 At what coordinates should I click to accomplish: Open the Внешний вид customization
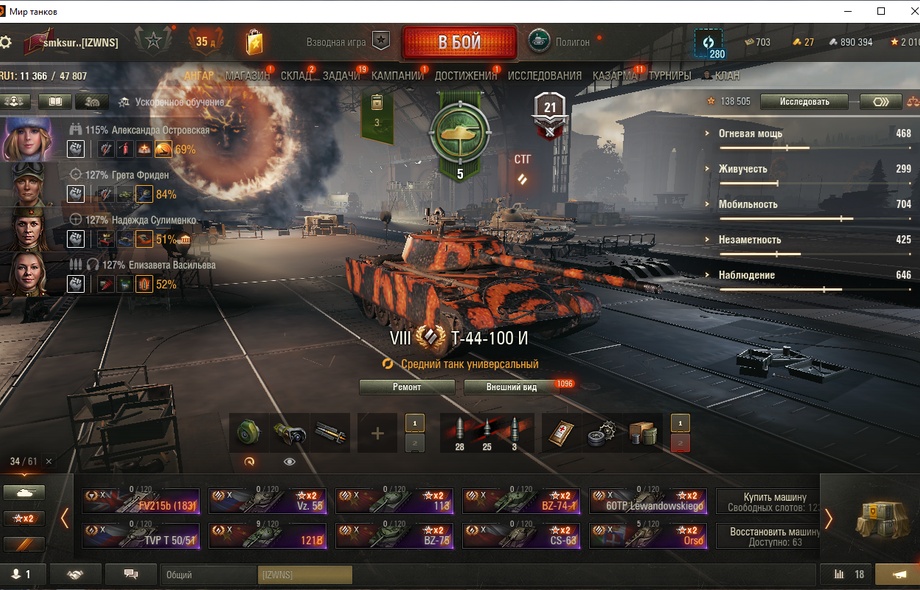pos(512,387)
